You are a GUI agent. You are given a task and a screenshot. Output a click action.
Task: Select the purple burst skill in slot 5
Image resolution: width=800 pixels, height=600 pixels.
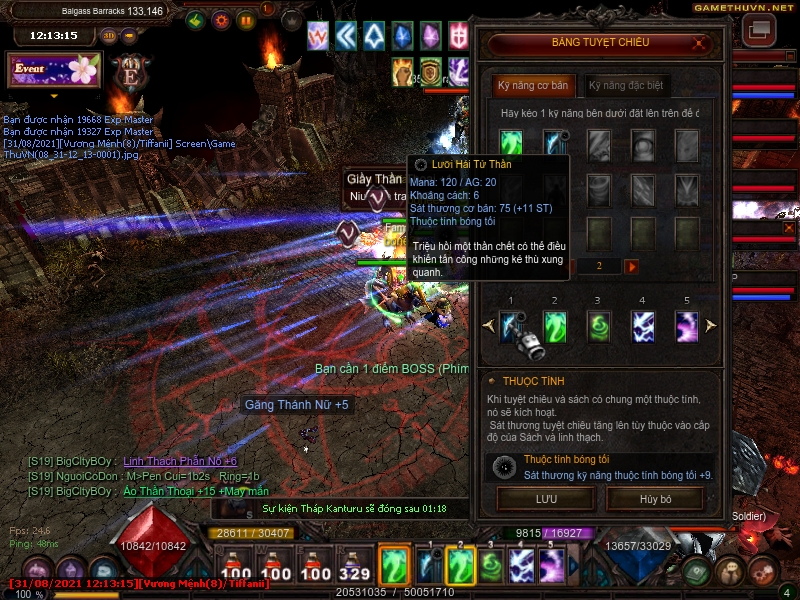click(687, 326)
